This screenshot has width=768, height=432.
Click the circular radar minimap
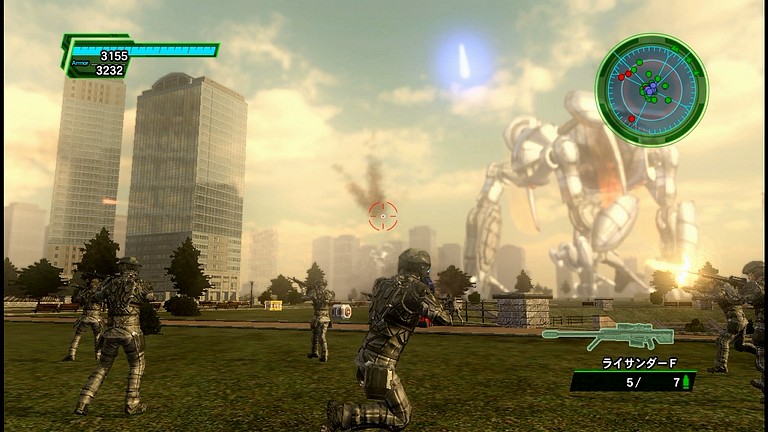(651, 90)
